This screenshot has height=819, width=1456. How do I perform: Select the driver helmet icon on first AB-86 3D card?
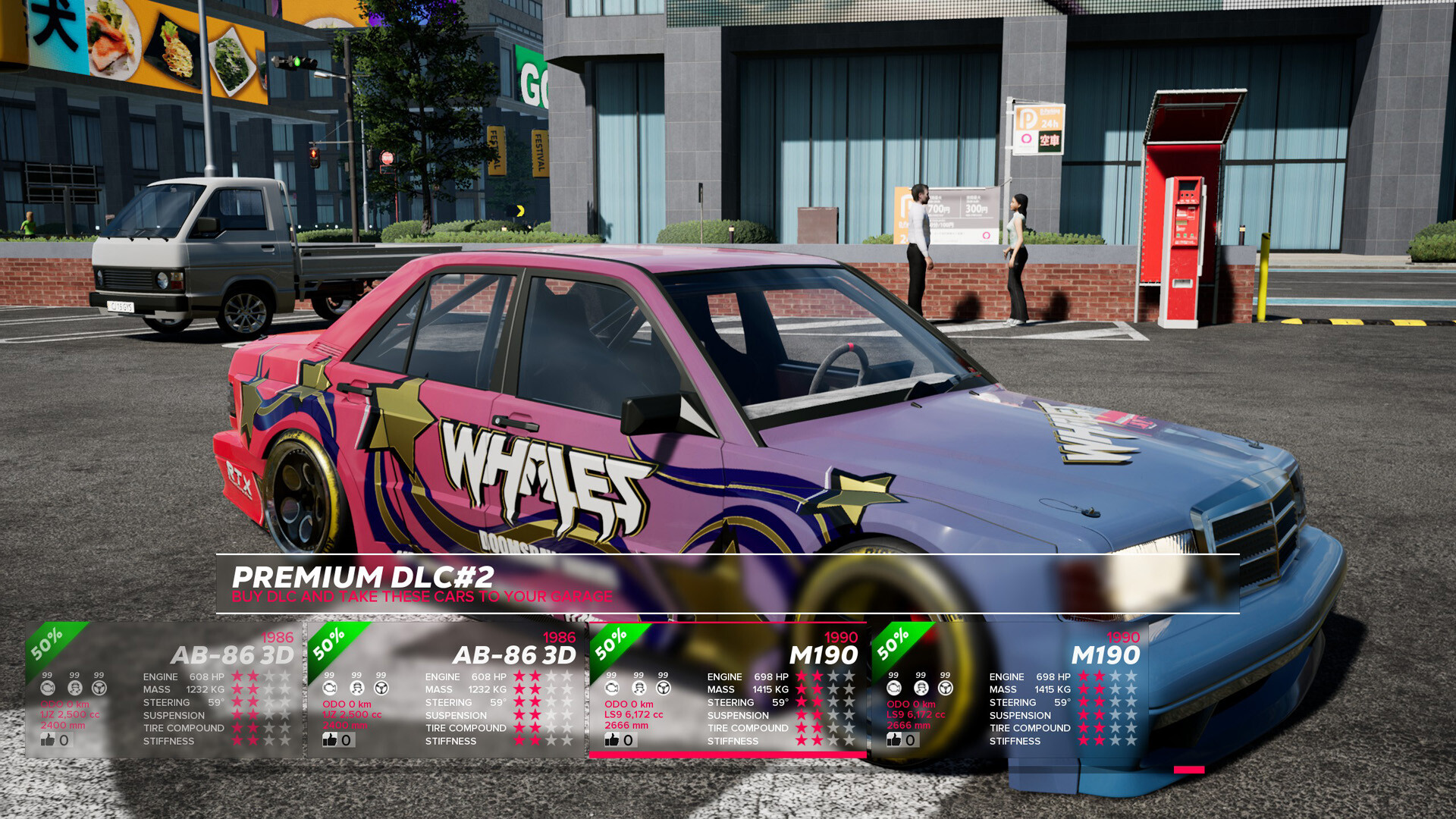coord(74,689)
